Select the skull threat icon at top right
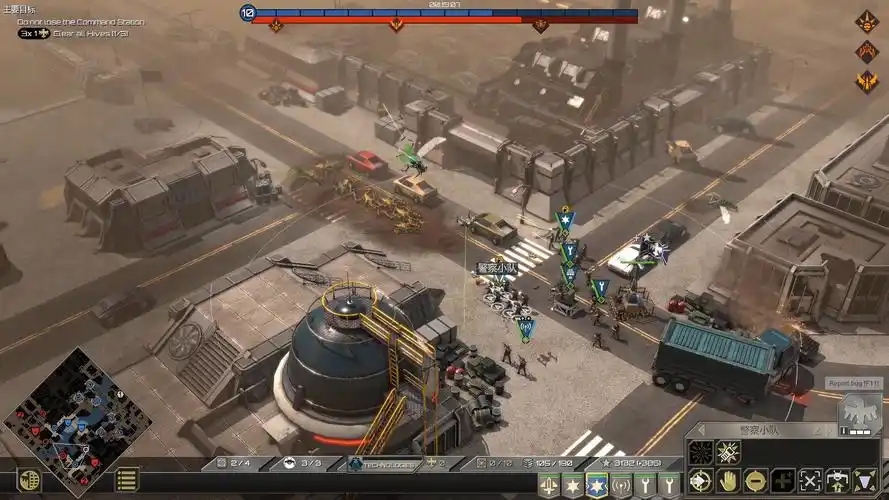The width and height of the screenshot is (889, 500). click(866, 22)
